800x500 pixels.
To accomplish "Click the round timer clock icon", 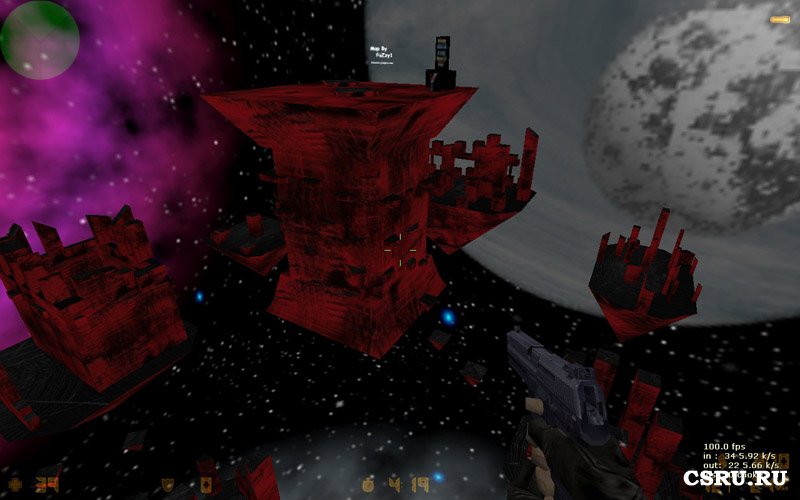I will [x=368, y=485].
